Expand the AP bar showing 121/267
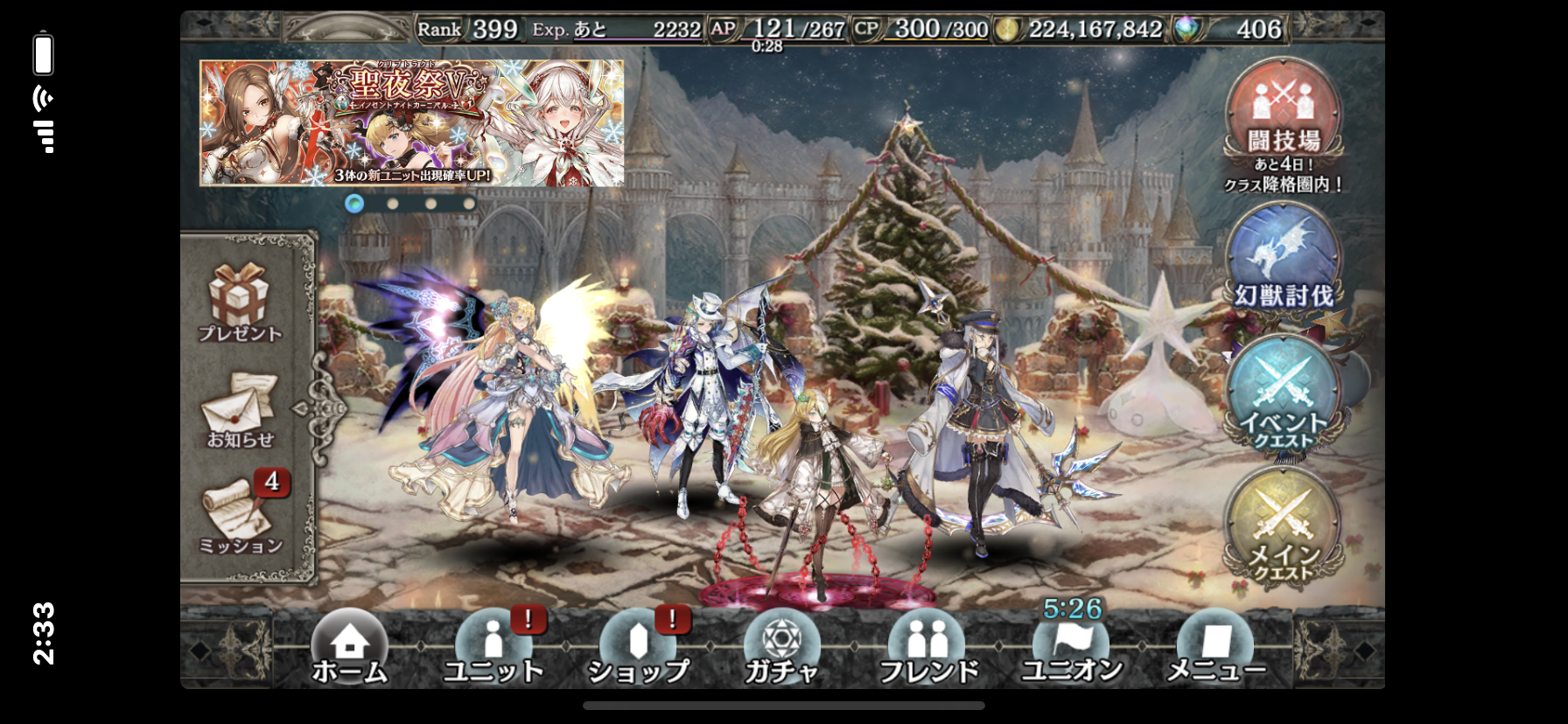1568x724 pixels. click(787, 28)
